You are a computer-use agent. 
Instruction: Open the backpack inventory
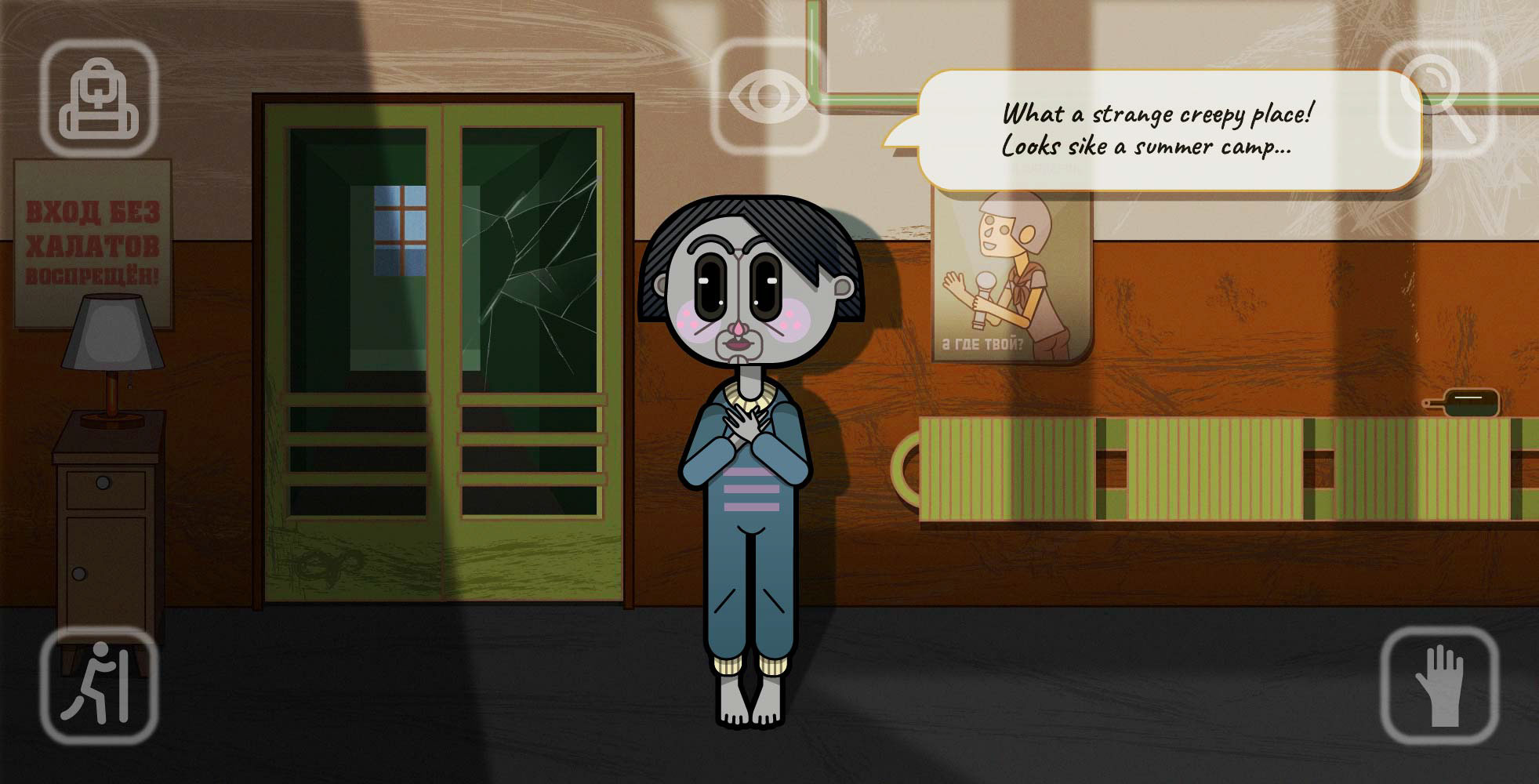coord(99,97)
